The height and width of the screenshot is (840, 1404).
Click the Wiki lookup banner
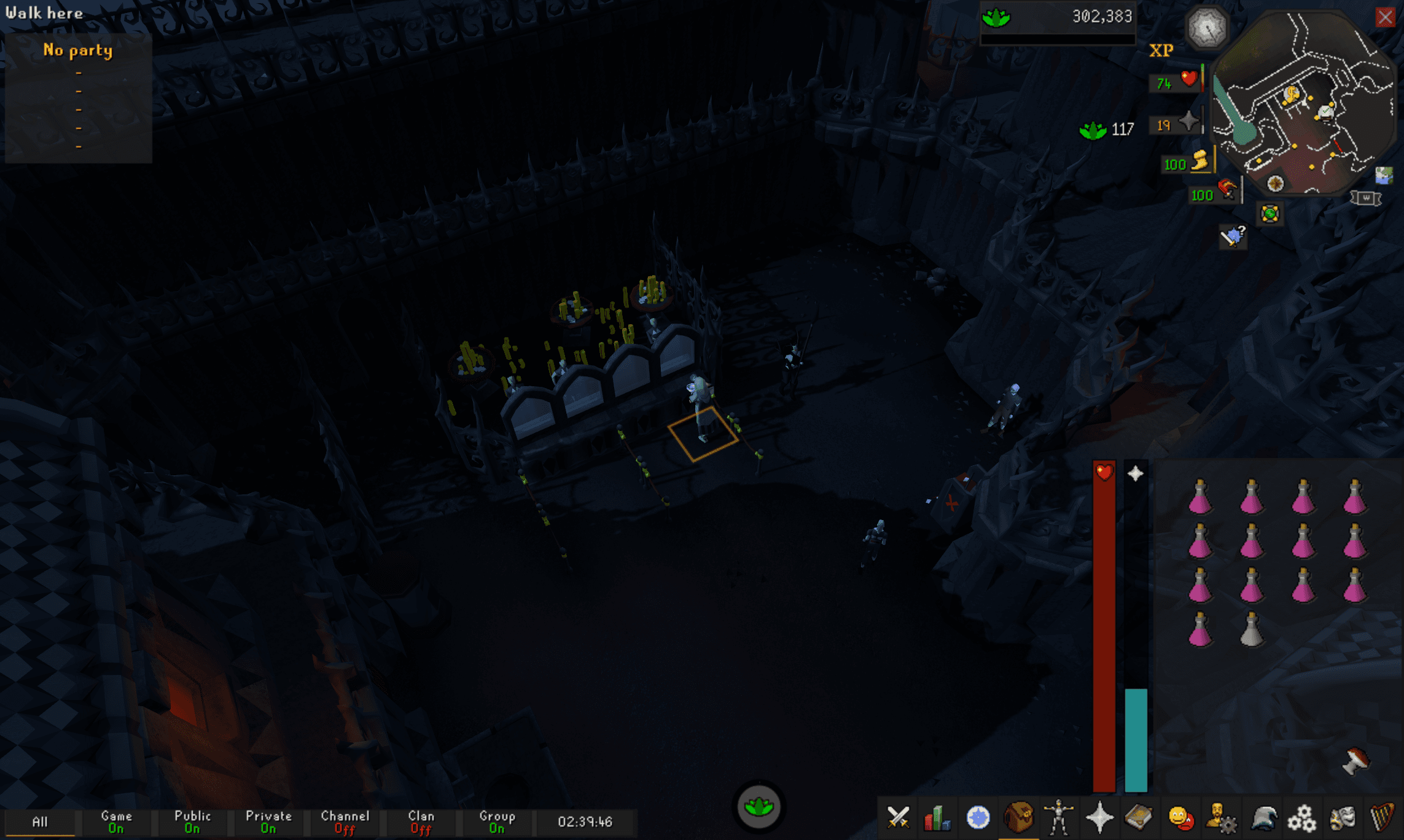pos(1365,199)
